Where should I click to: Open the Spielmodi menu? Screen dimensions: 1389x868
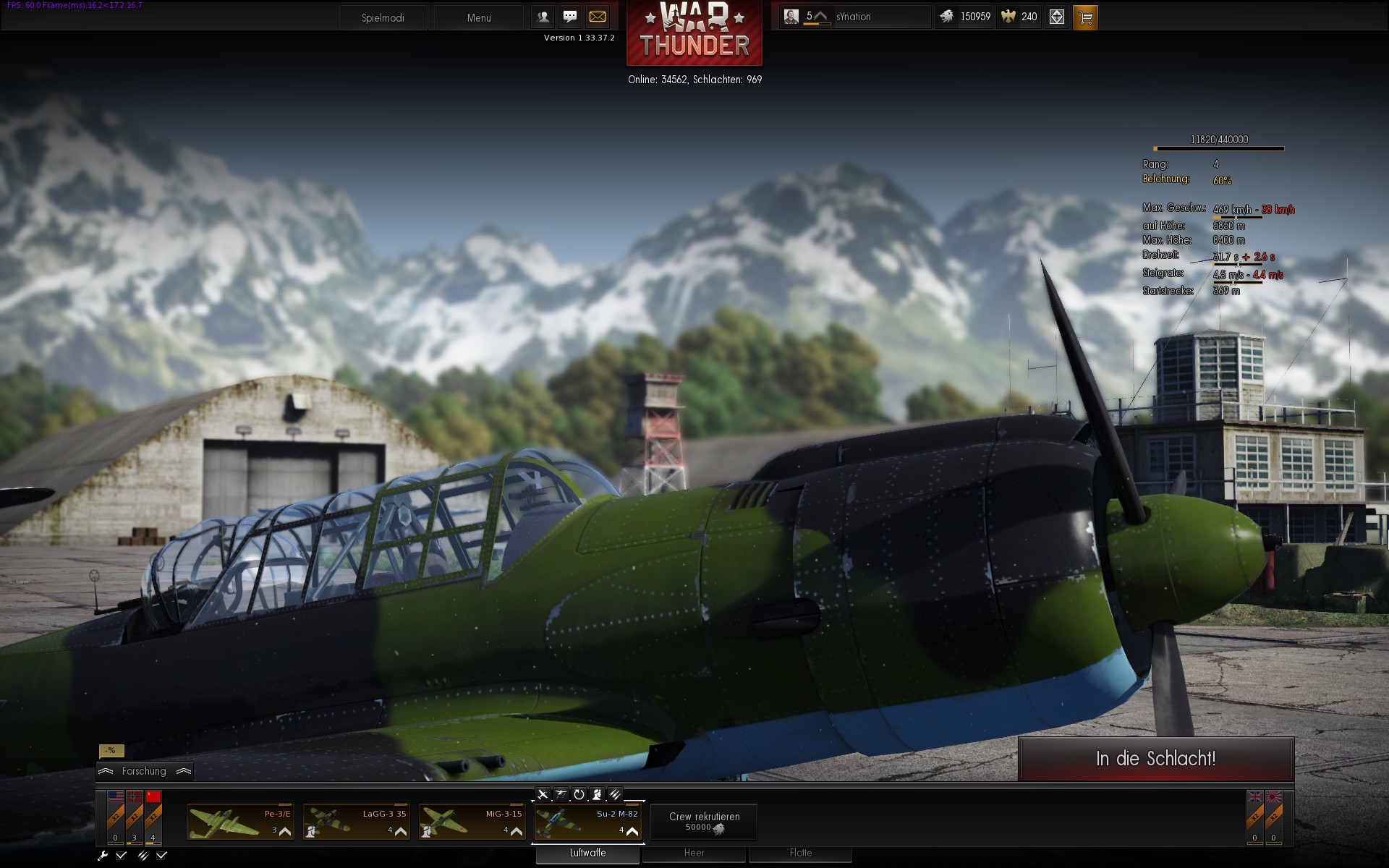tap(383, 17)
